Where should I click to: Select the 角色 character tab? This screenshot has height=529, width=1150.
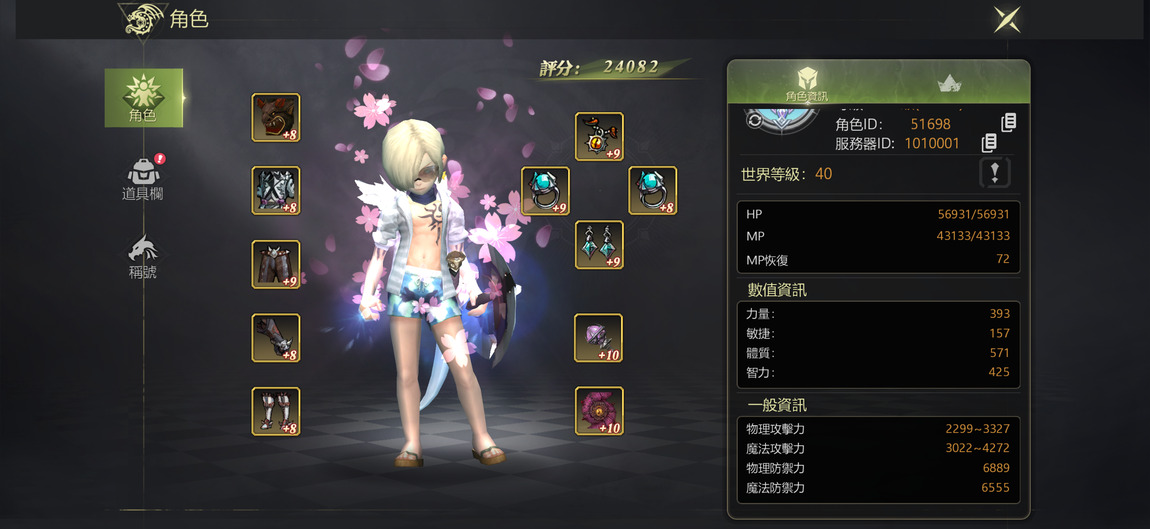click(143, 97)
